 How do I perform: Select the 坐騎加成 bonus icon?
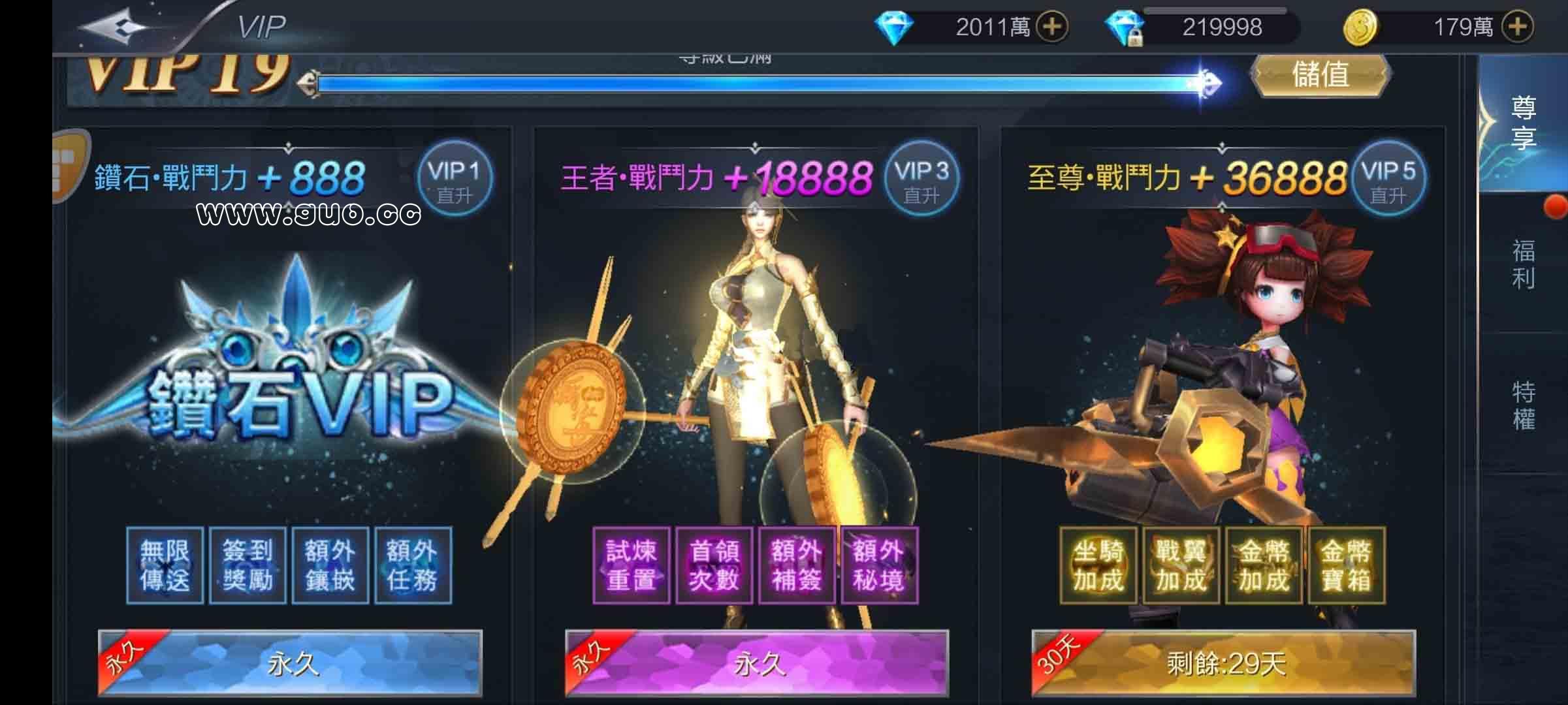point(1098,565)
